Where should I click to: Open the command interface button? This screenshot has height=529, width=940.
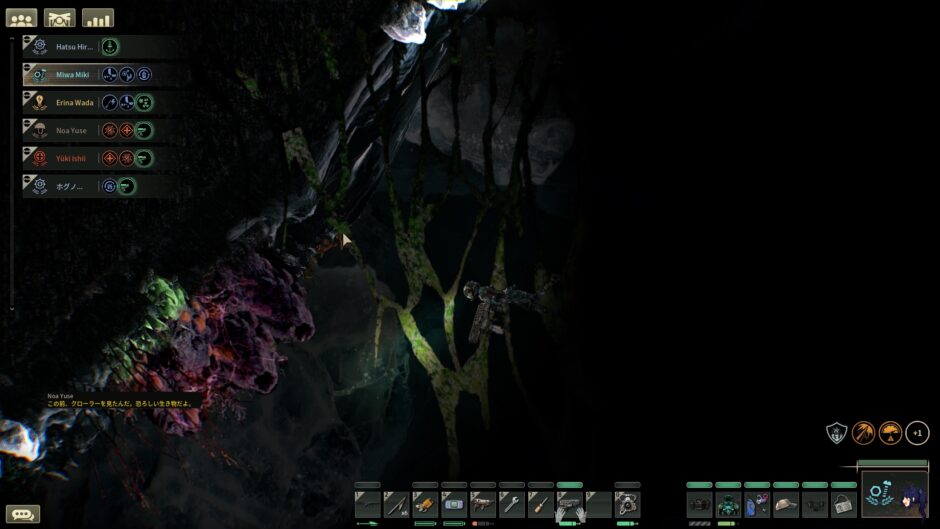60,18
